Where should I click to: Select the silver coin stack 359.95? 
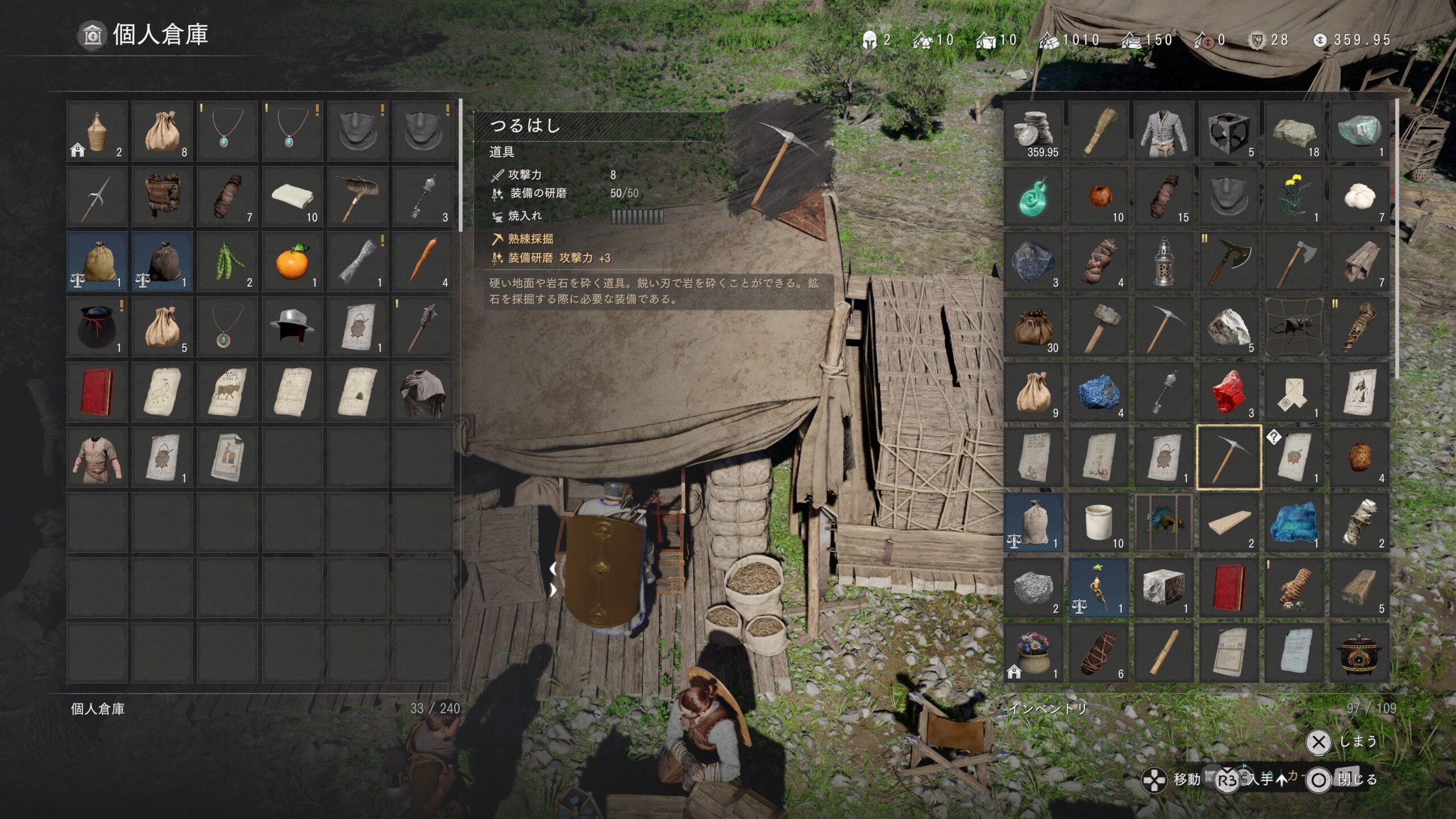(x=1034, y=132)
